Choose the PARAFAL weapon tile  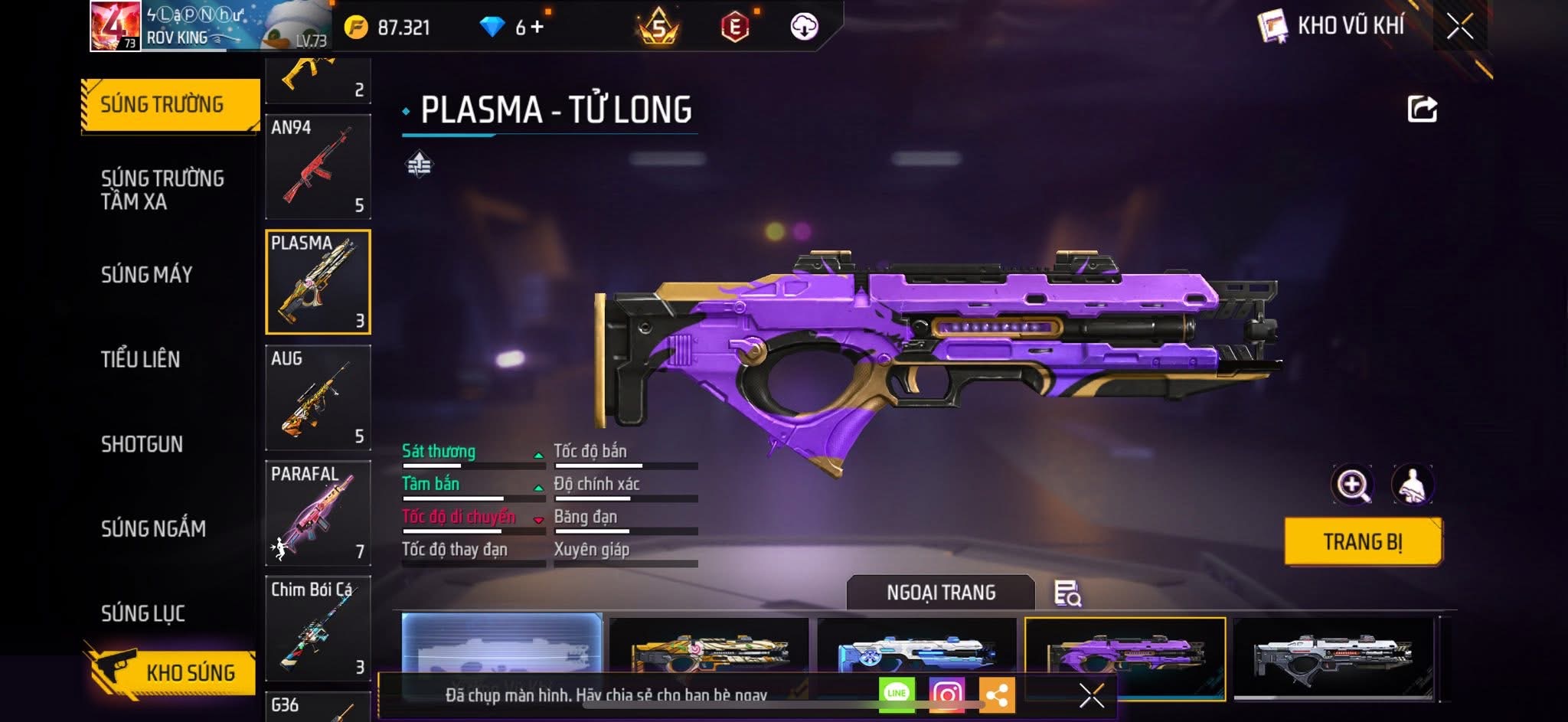point(318,512)
